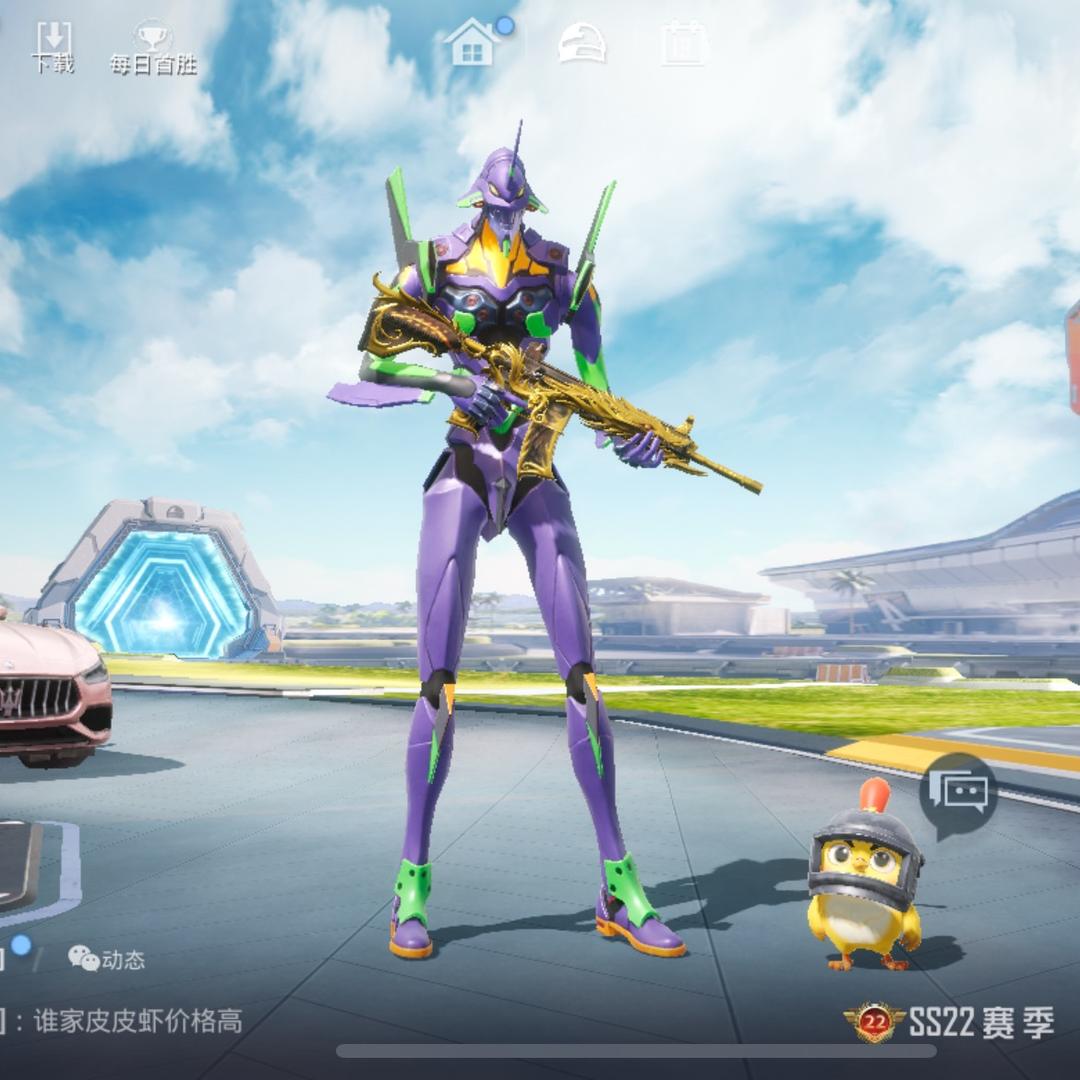Open the 每日首胜 daily first win reward
The image size is (1080, 1080).
tap(153, 47)
